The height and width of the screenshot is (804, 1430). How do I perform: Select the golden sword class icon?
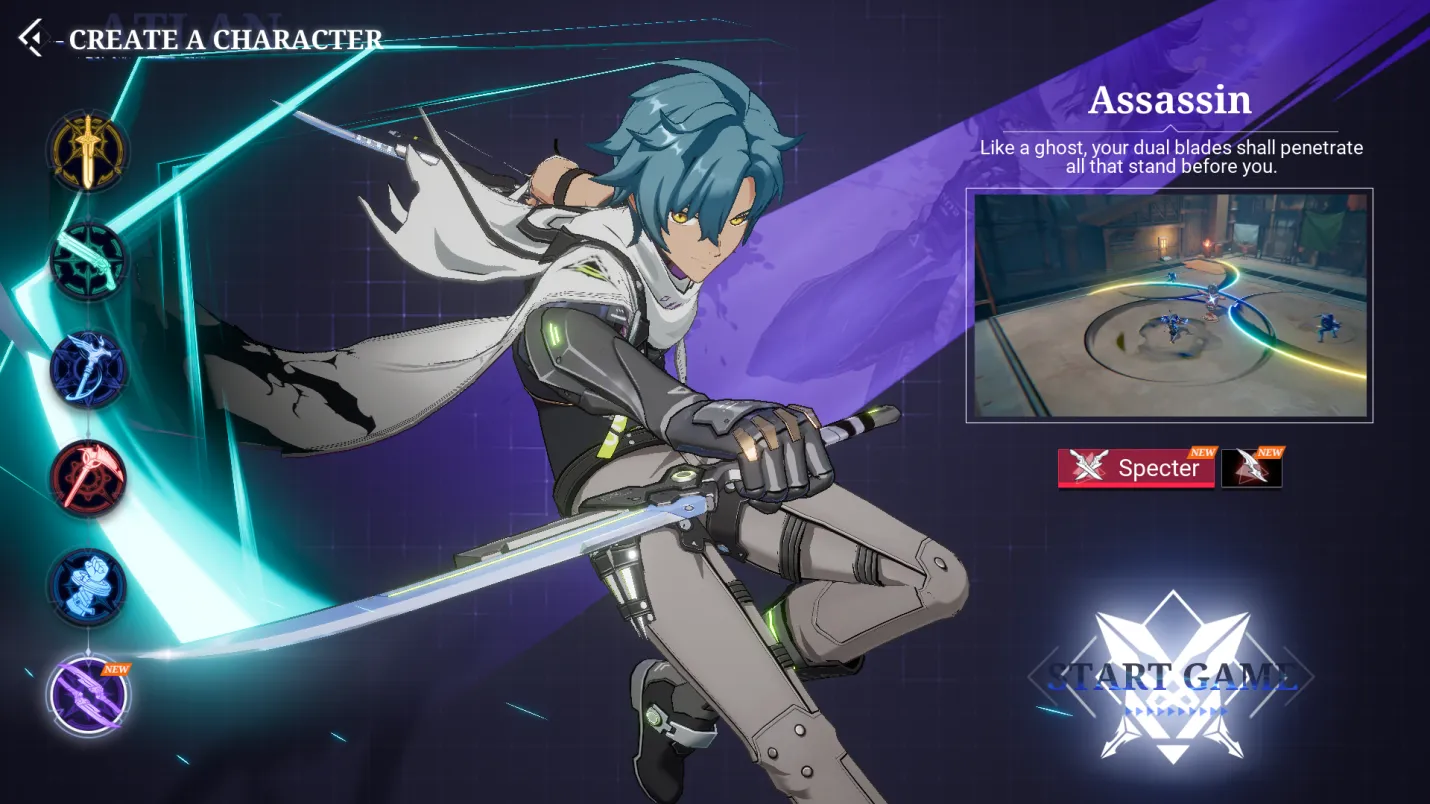pyautogui.click(x=88, y=151)
